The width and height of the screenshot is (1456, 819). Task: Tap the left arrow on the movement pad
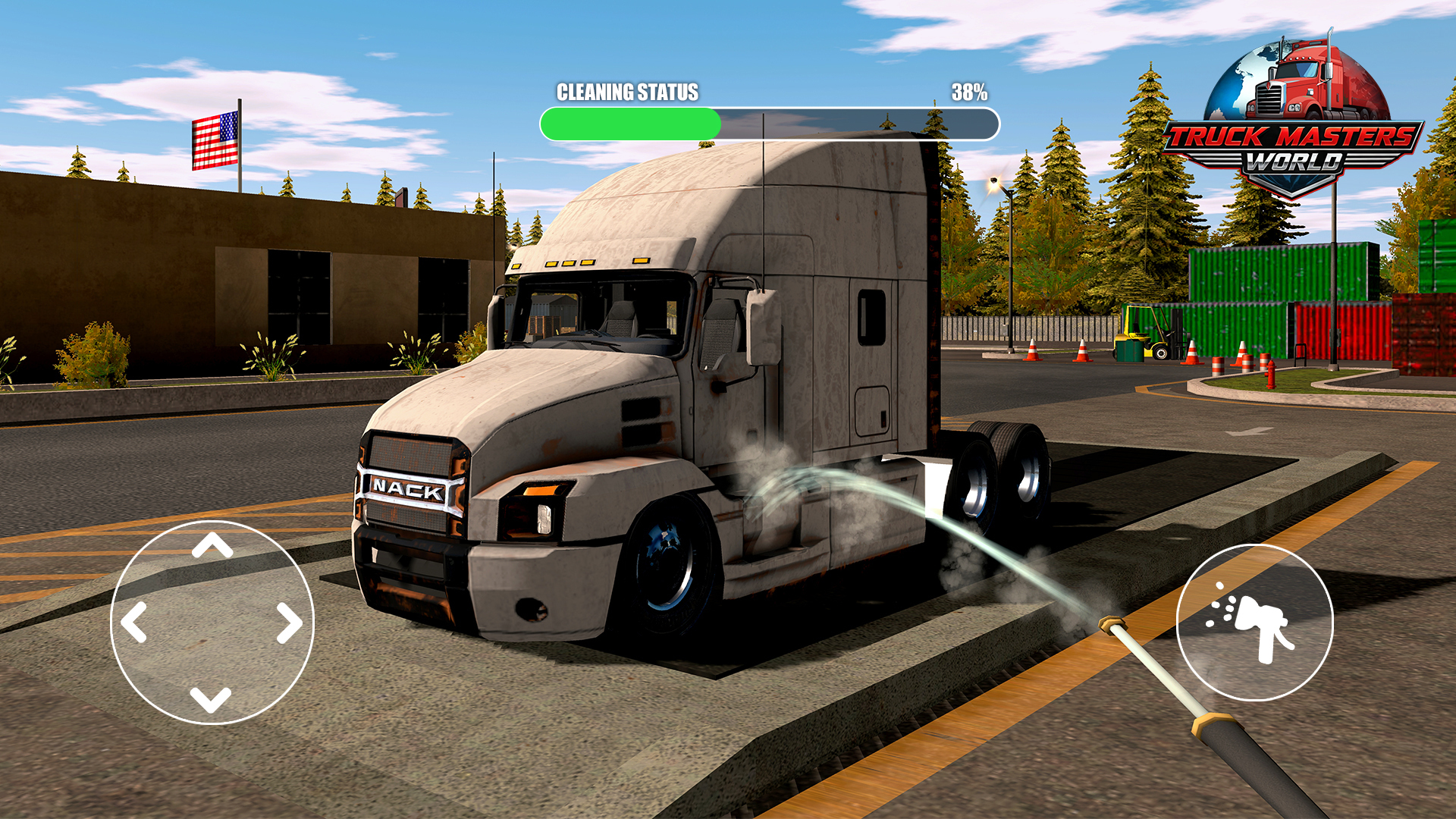(134, 623)
